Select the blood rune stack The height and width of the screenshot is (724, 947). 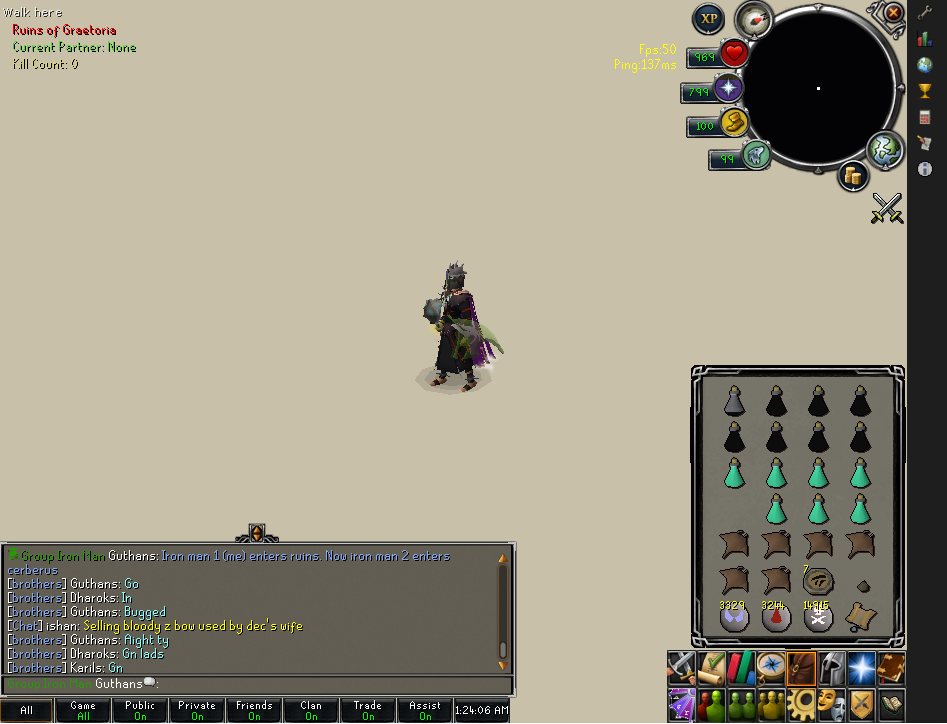coord(775,617)
